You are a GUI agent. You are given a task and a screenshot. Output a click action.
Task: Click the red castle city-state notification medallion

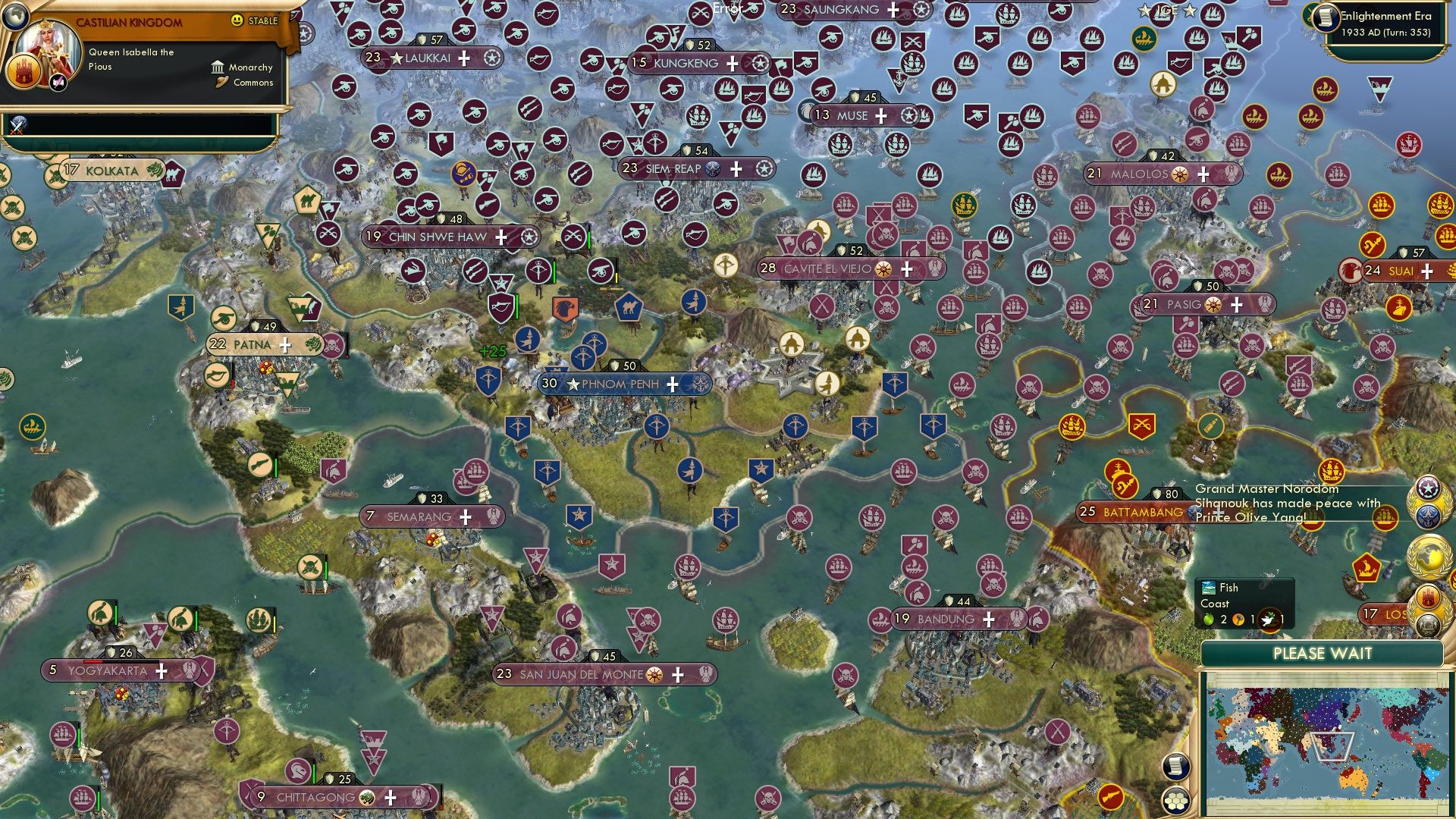tap(1429, 598)
